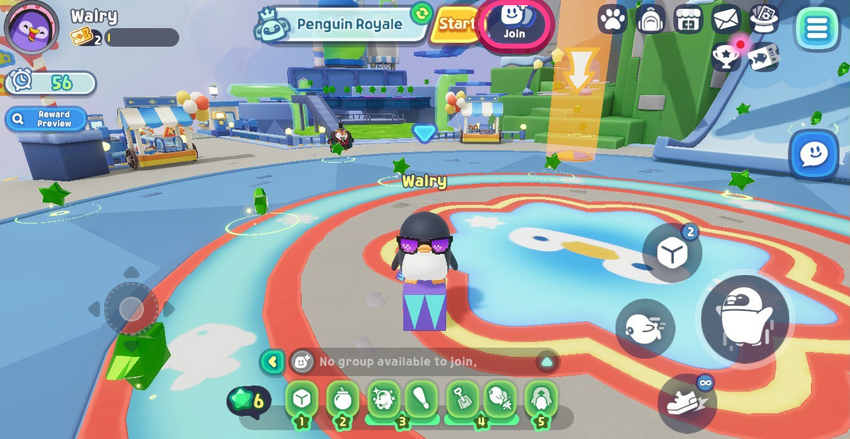Activate the penguin jump action button
Viewport: 850px width, 439px height.
coord(744,319)
